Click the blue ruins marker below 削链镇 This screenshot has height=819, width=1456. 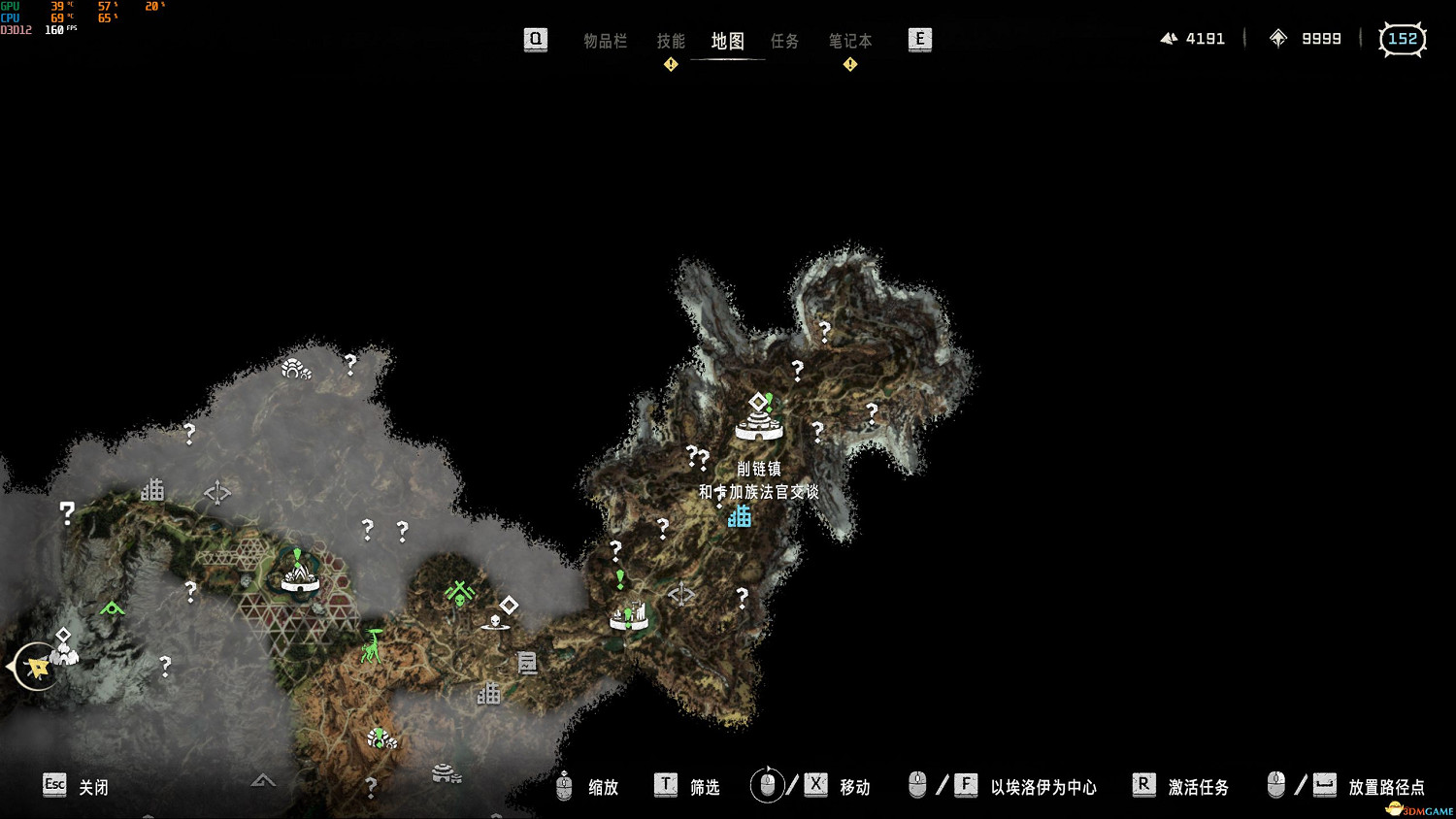pos(740,515)
